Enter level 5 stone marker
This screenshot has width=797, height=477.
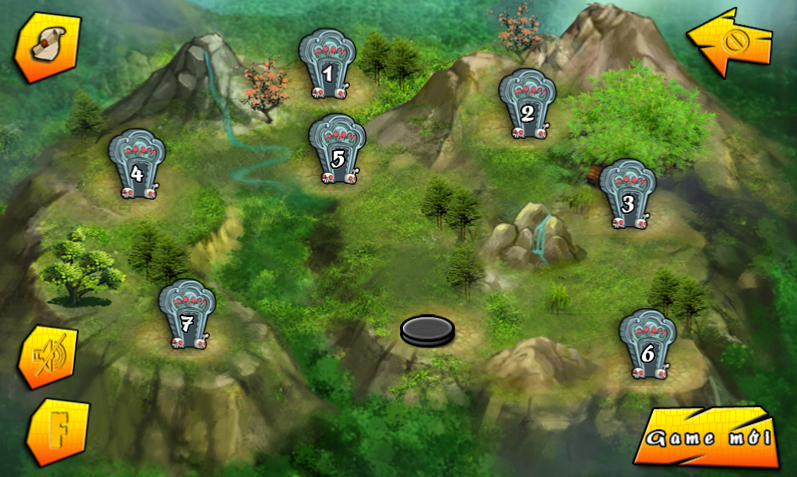pyautogui.click(x=337, y=151)
